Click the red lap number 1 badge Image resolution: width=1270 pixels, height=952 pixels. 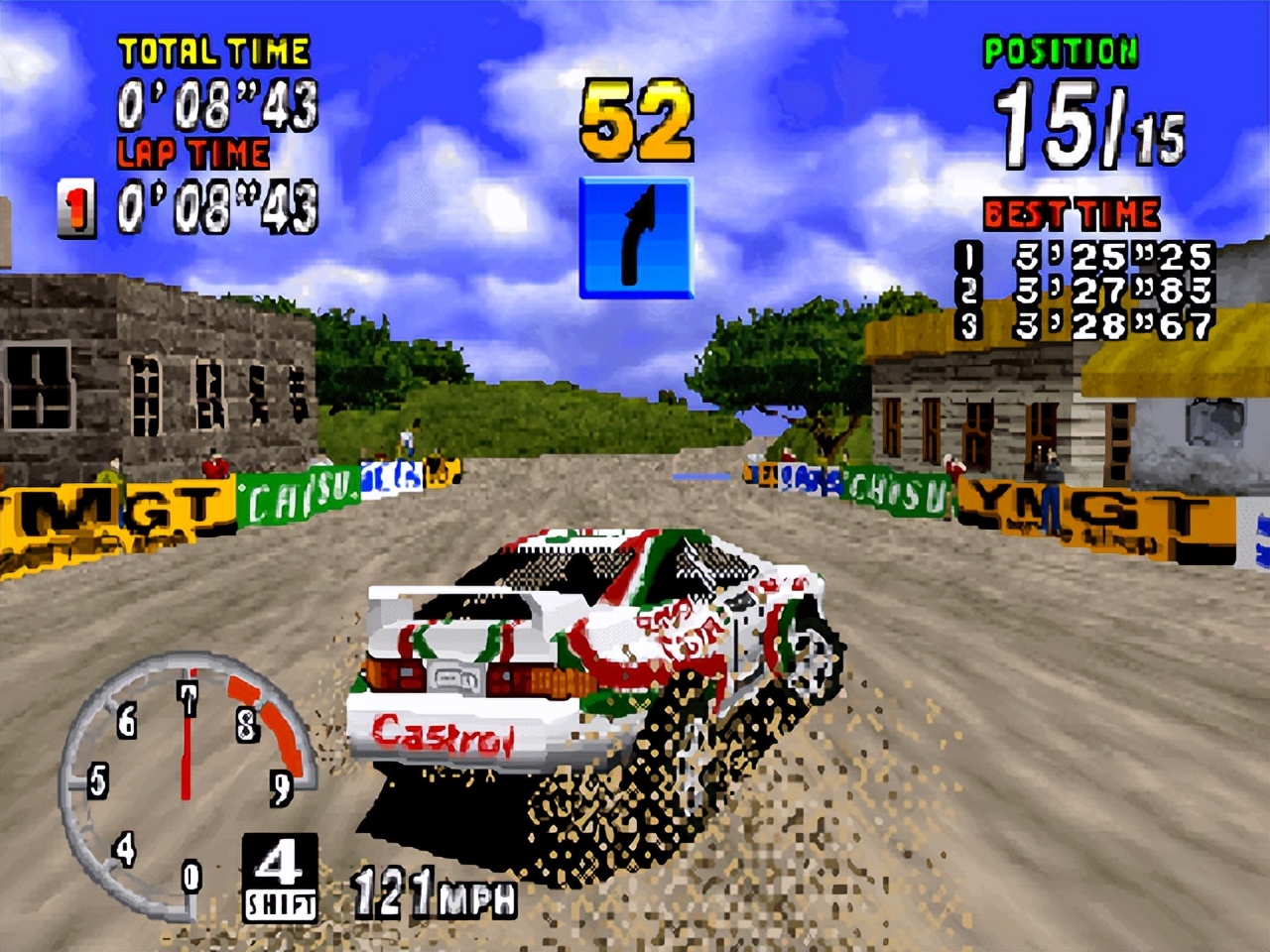coord(76,207)
